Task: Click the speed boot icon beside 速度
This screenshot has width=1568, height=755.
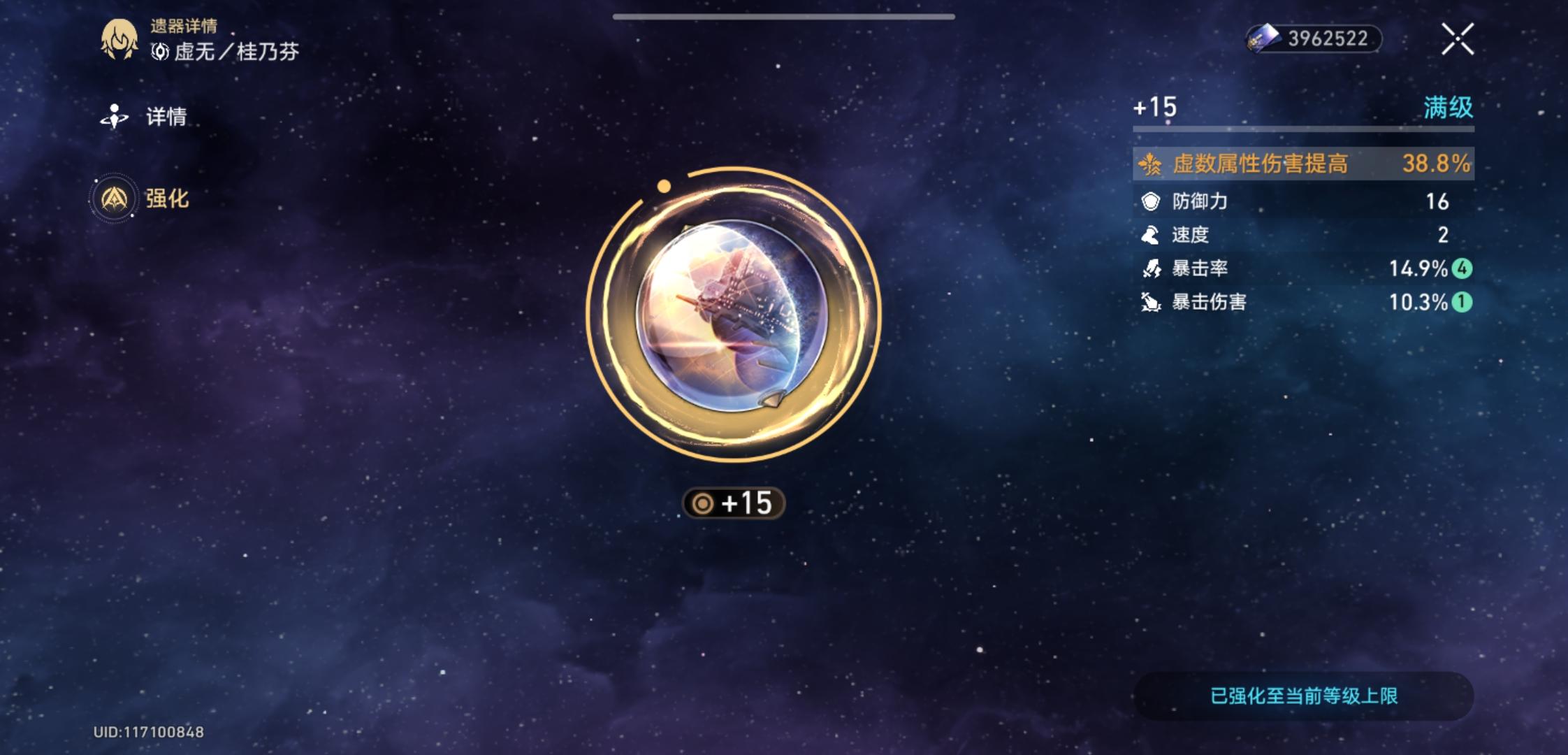Action: click(x=1151, y=234)
